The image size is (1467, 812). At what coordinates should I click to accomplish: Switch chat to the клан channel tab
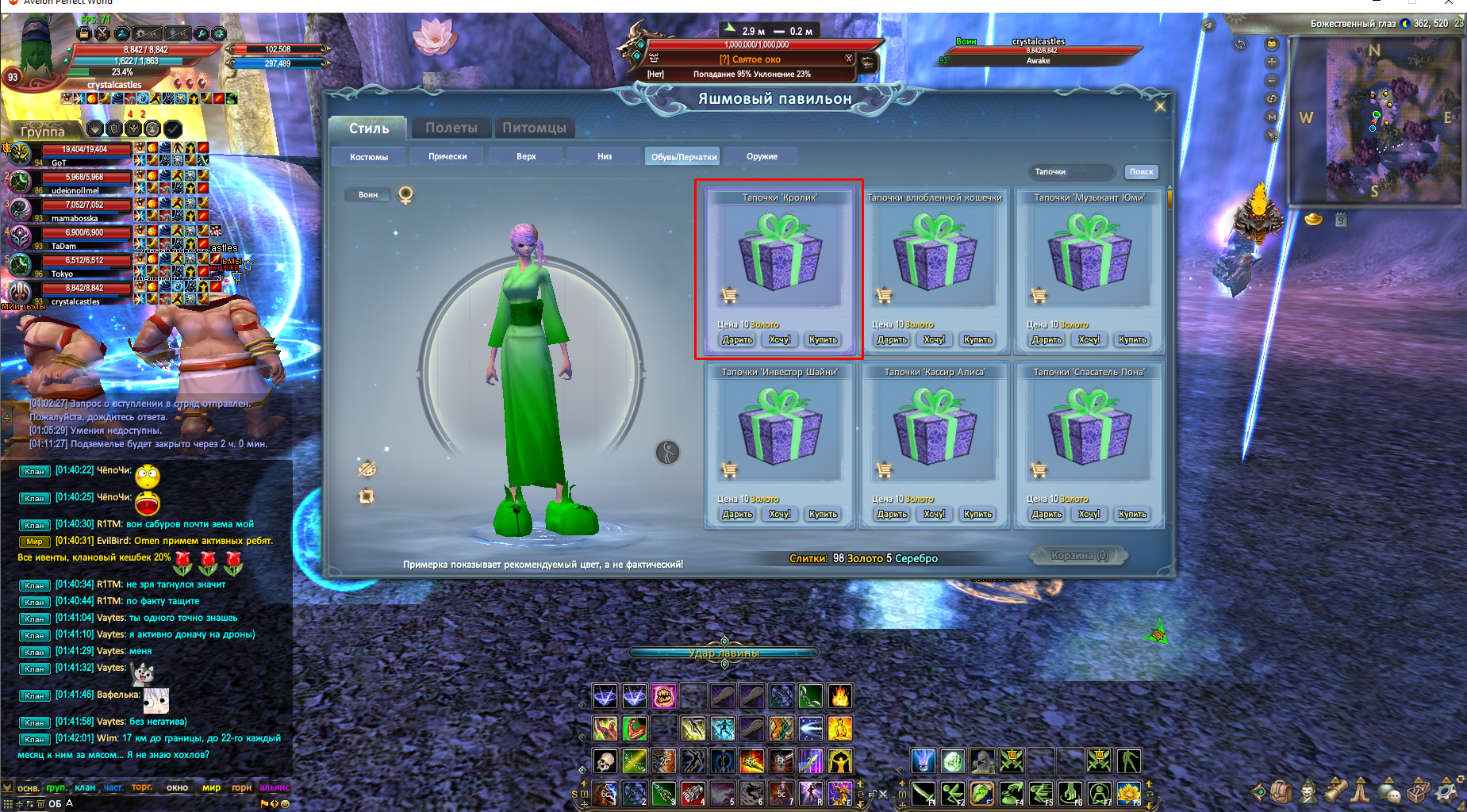pyautogui.click(x=85, y=787)
